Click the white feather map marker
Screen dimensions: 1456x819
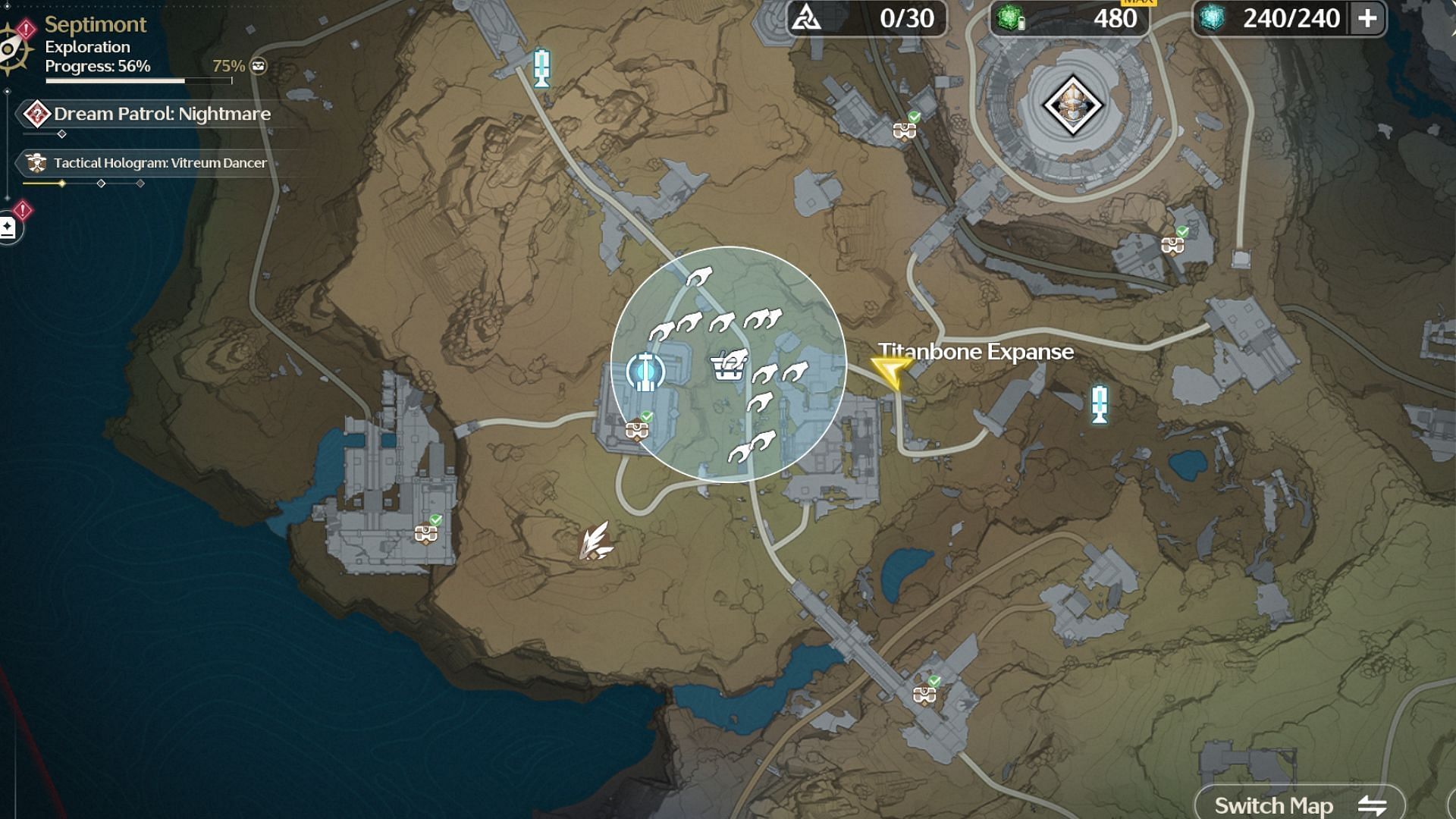point(596,541)
